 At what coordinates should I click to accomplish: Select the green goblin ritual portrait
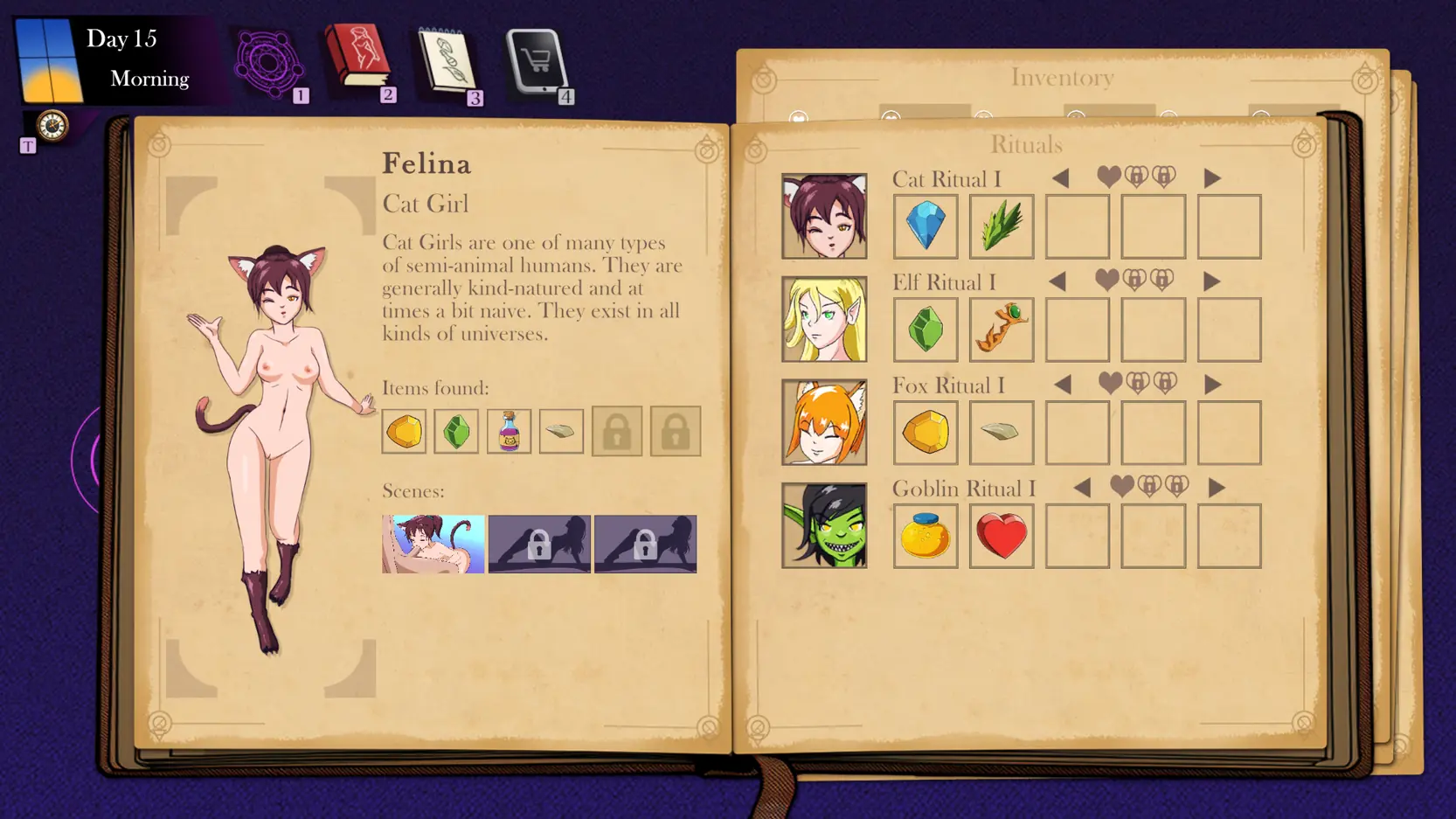point(824,525)
